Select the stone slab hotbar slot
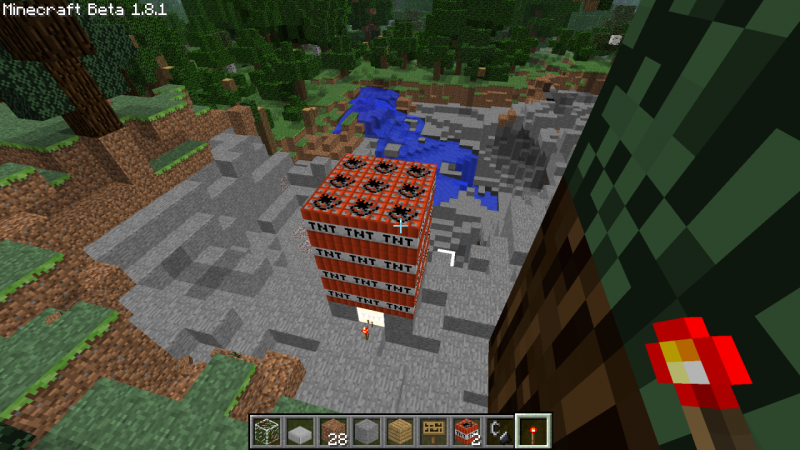The image size is (800, 450). click(299, 431)
